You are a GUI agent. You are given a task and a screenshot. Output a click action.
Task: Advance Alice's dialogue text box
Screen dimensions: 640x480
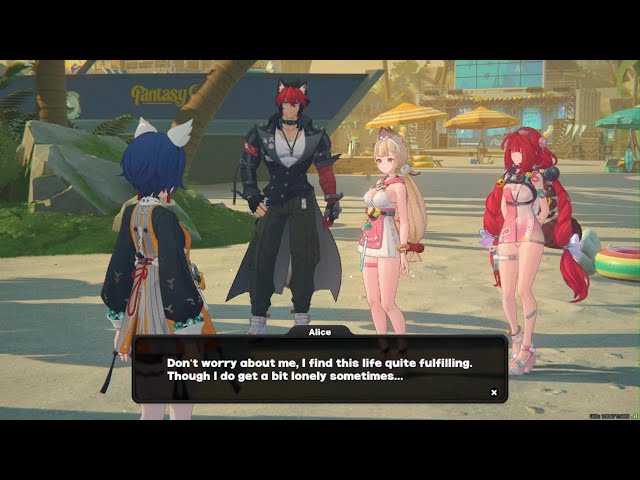coord(319,368)
